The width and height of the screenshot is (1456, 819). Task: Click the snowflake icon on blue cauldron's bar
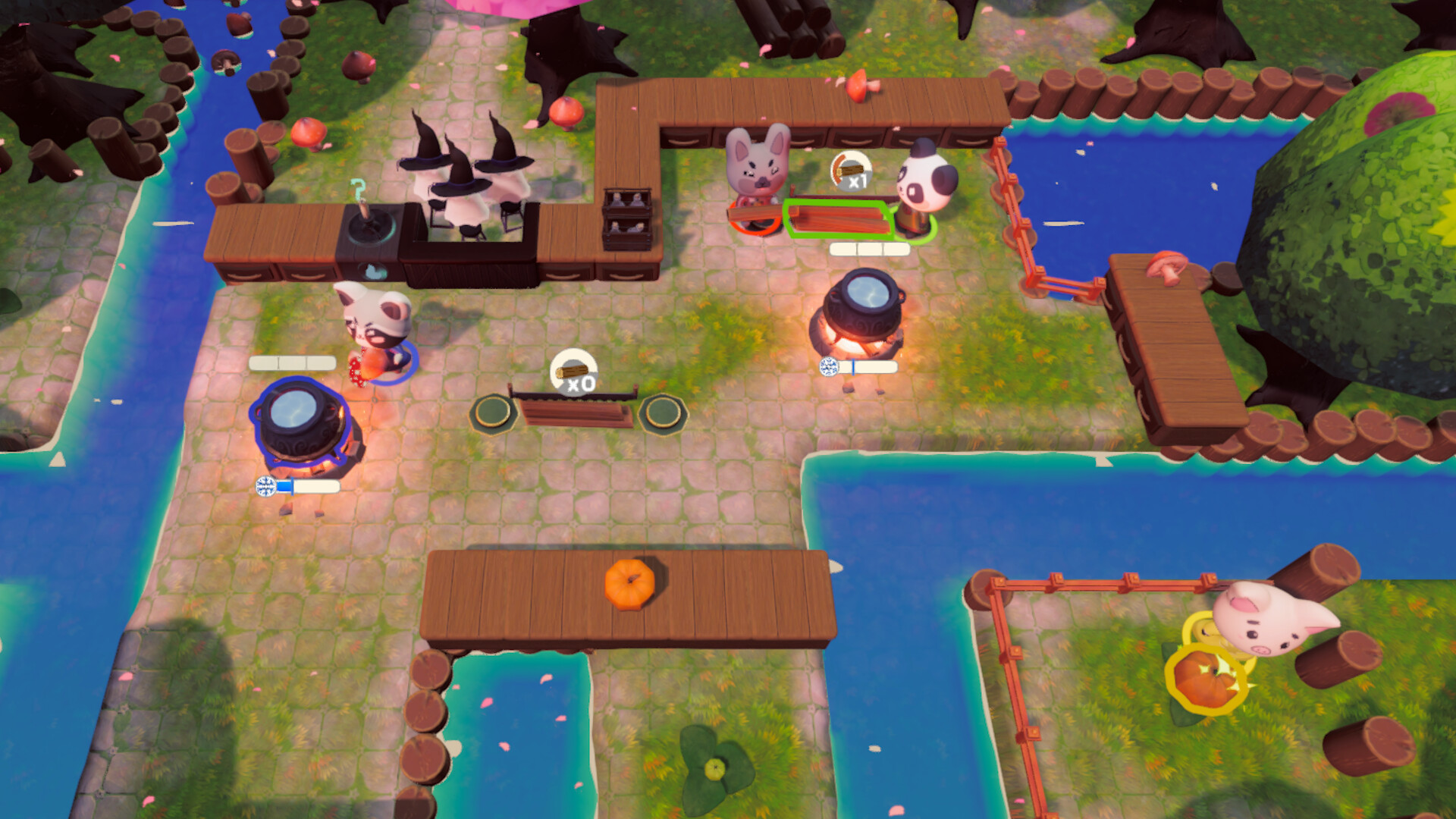pyautogui.click(x=265, y=486)
